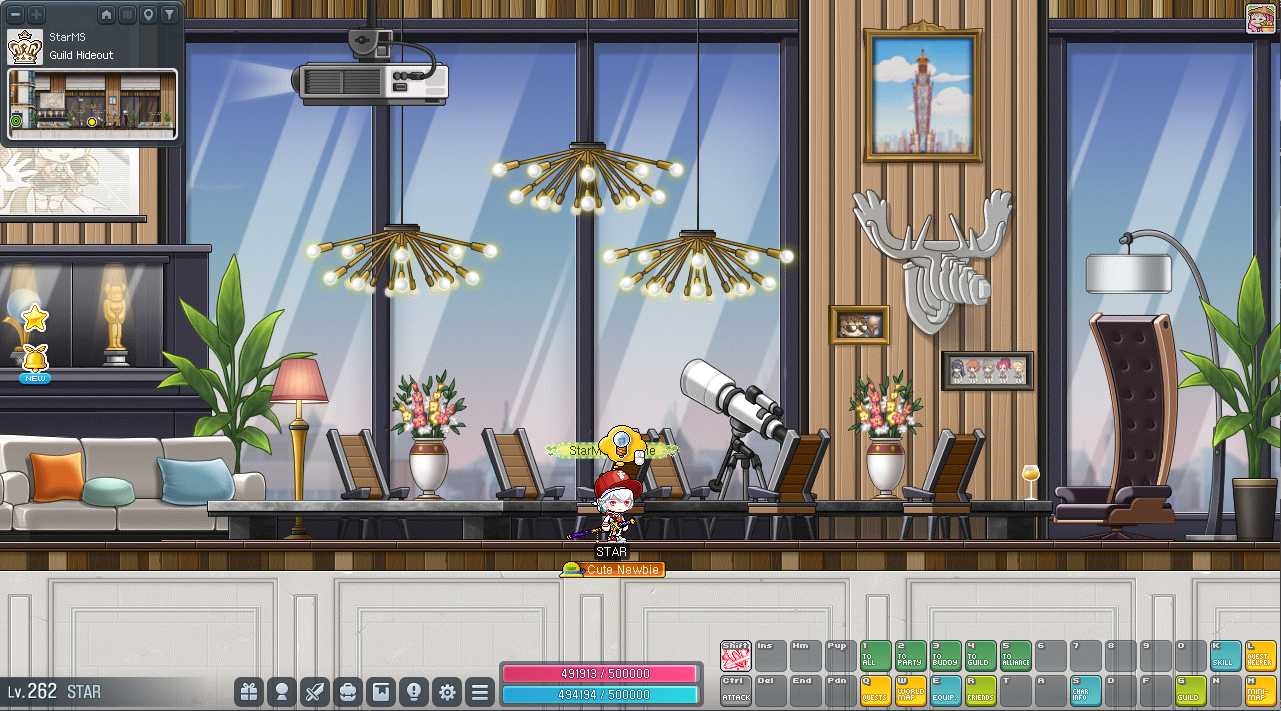Screen dimensions: 1281x711
Task: Expand the minimap with the plus button
Action: pos(36,15)
